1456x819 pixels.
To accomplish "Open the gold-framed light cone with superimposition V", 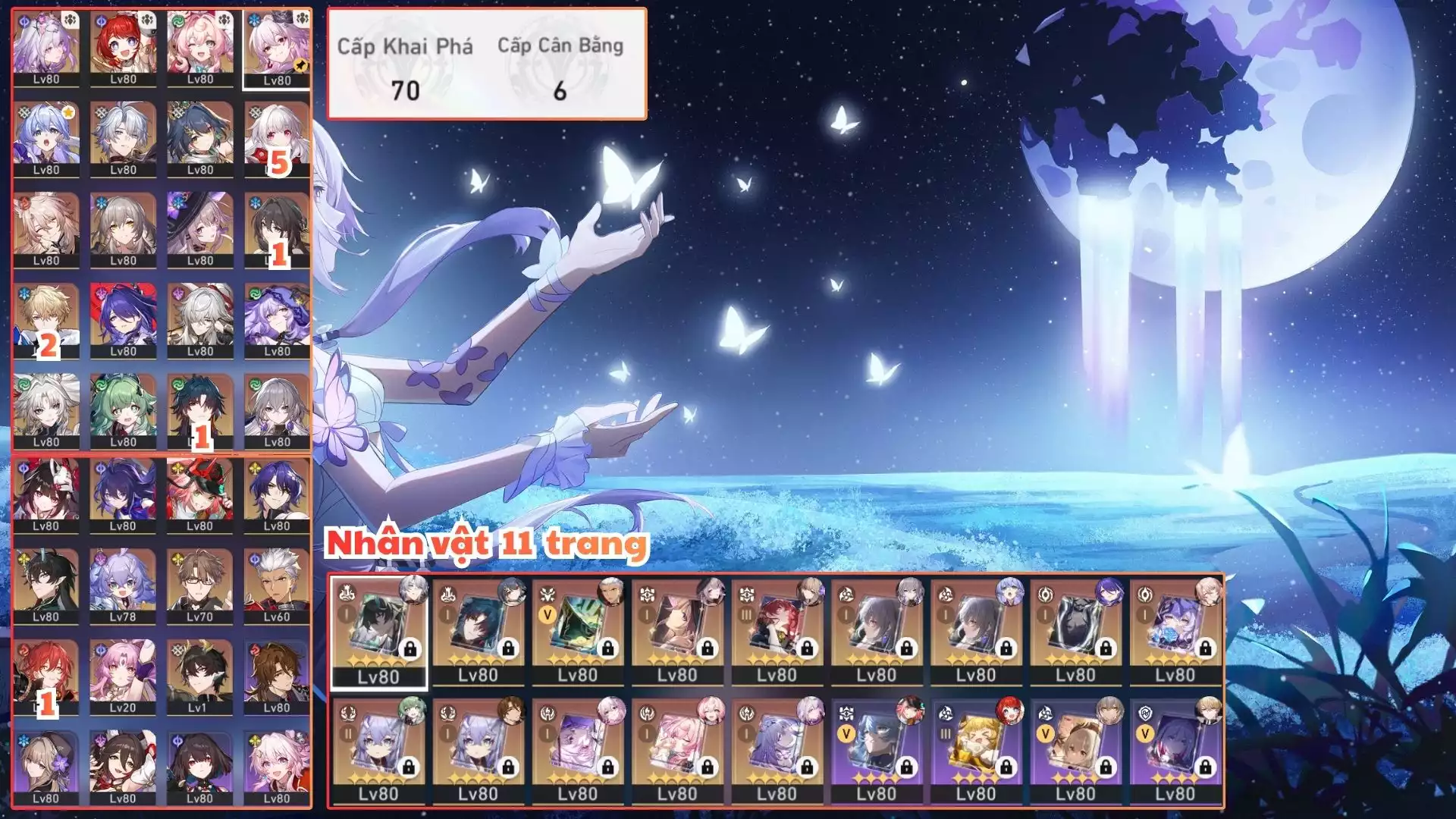I will point(578,632).
